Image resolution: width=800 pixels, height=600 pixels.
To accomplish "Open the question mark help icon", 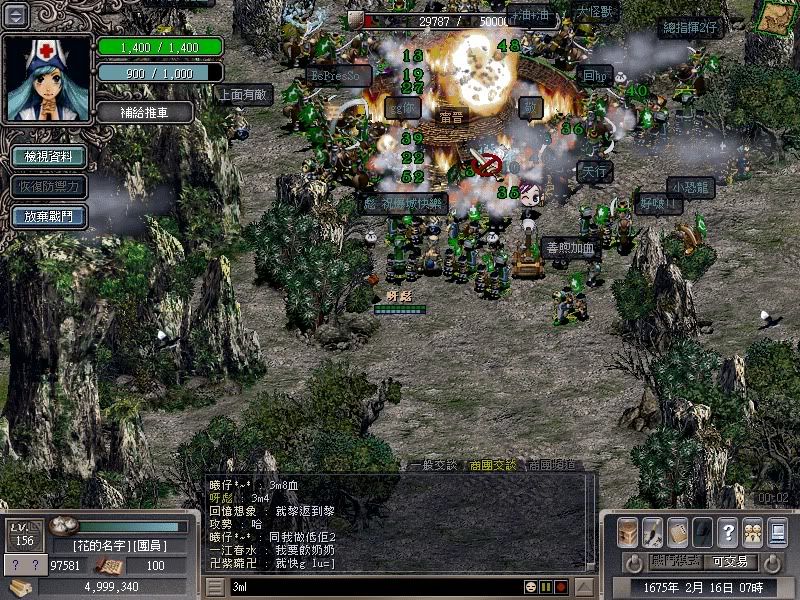I will click(728, 532).
